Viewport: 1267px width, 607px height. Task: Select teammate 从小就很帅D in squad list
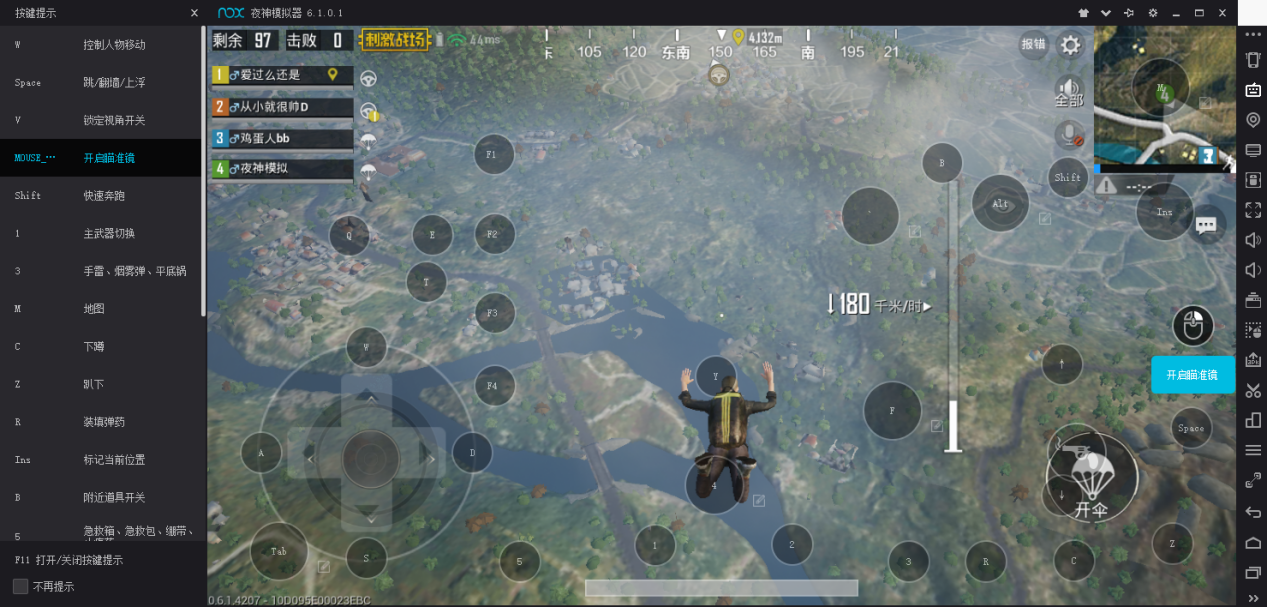(x=282, y=106)
